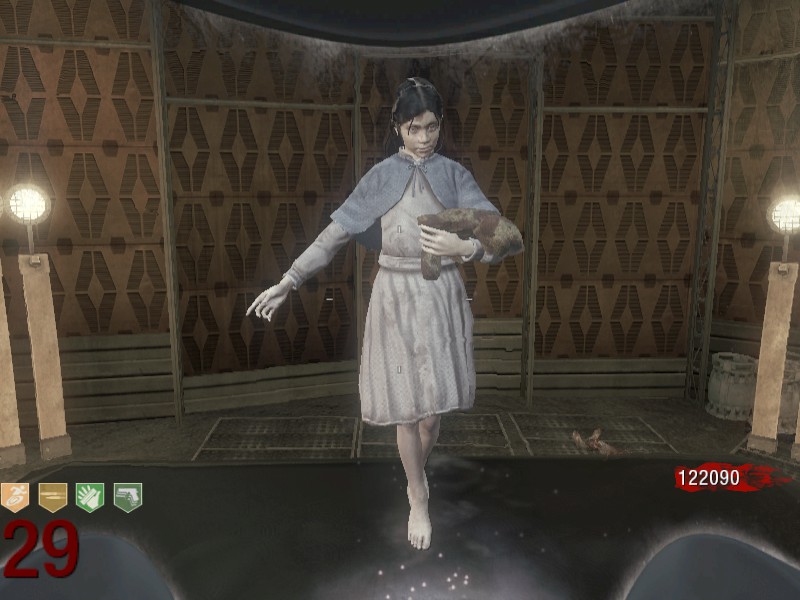Choose the Speed Cola hands perk icon
The width and height of the screenshot is (800, 600).
tap(90, 497)
